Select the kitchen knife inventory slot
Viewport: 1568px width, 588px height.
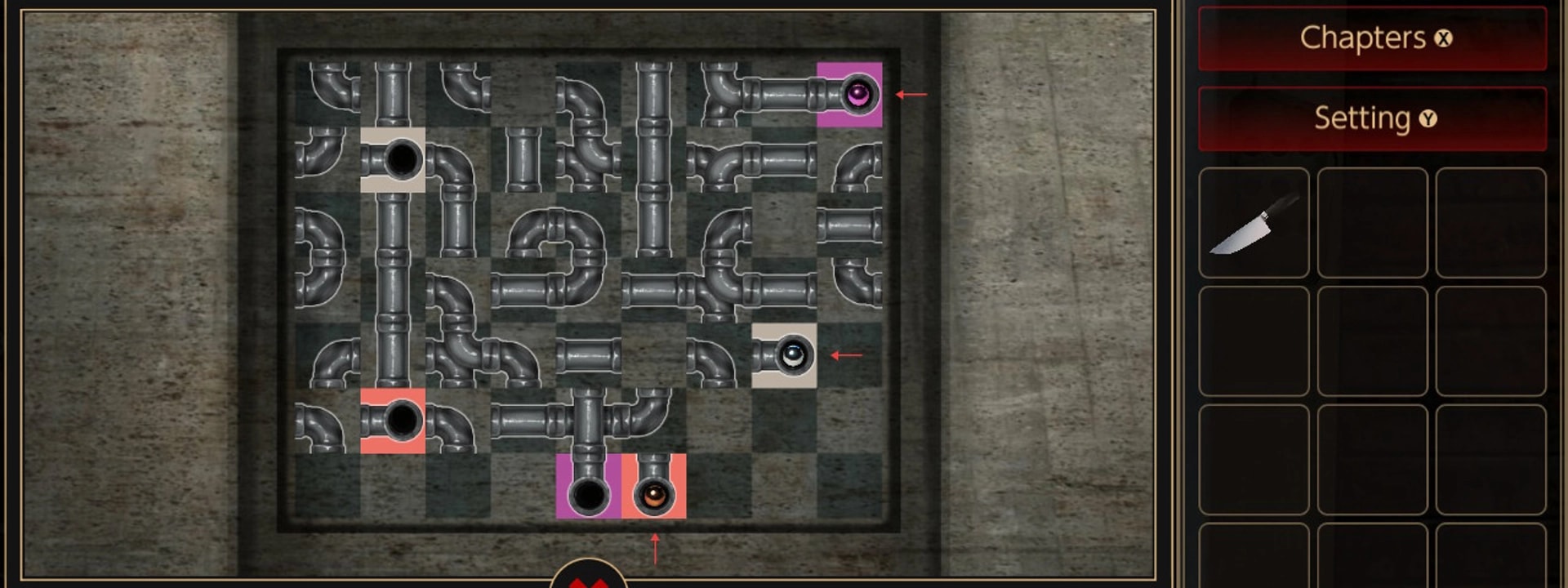(1254, 223)
